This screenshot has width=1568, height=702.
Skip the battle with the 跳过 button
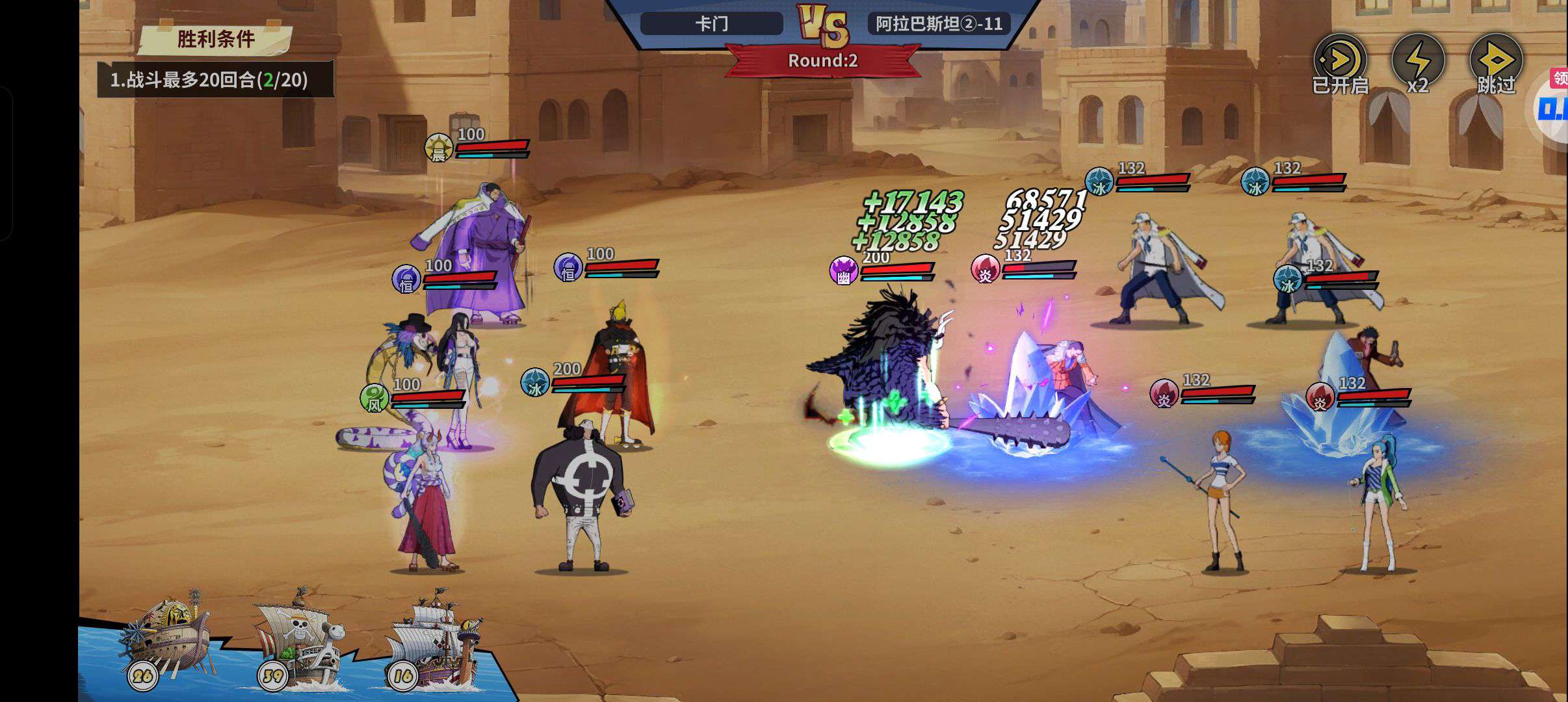point(1496,64)
